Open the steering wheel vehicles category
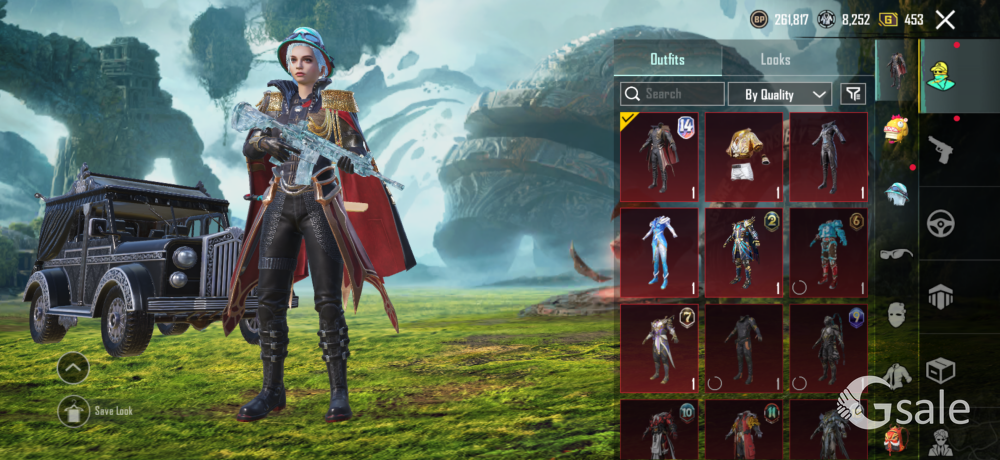Viewport: 1000px width, 460px height. [x=941, y=223]
